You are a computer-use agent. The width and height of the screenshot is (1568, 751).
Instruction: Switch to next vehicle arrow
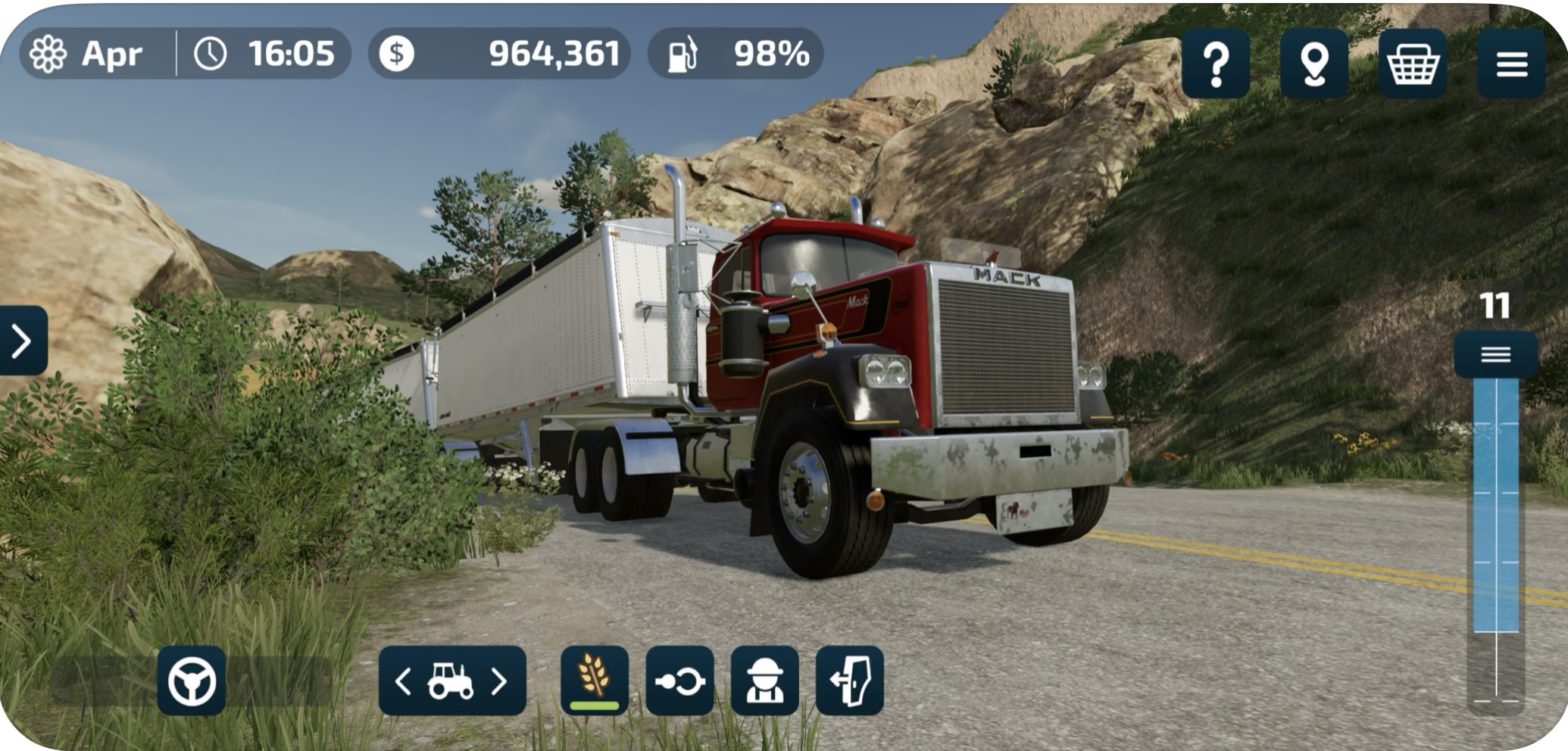[x=499, y=681]
